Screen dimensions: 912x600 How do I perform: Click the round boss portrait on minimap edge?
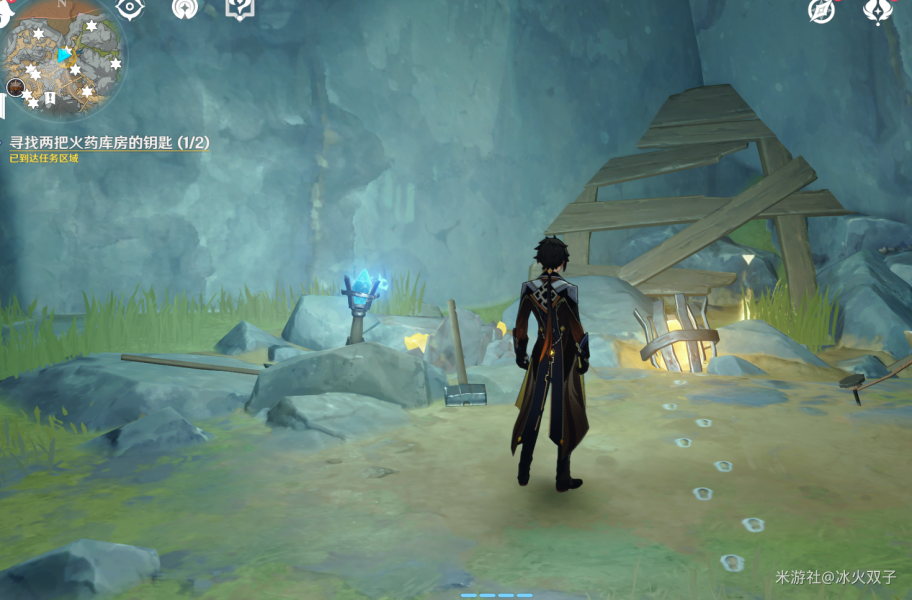[x=16, y=87]
